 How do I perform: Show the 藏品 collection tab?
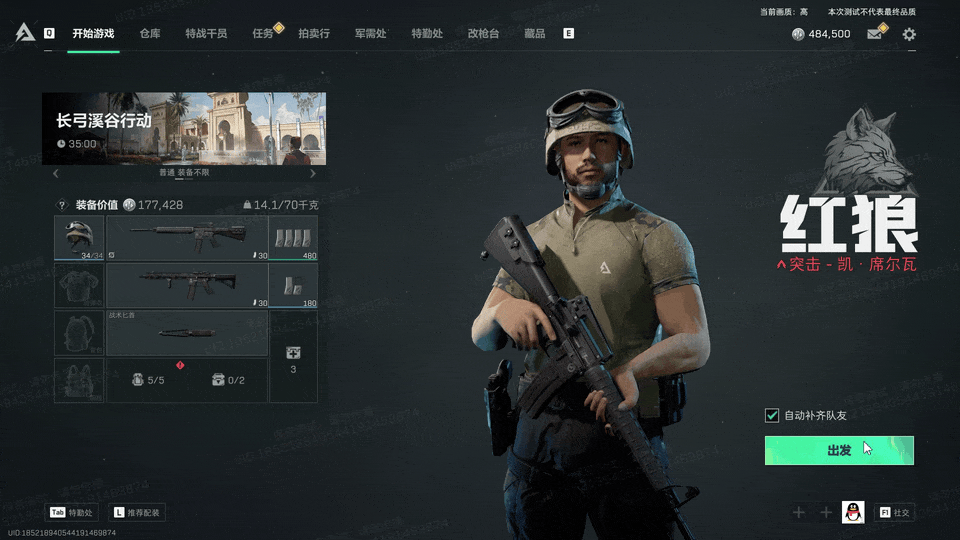535,33
